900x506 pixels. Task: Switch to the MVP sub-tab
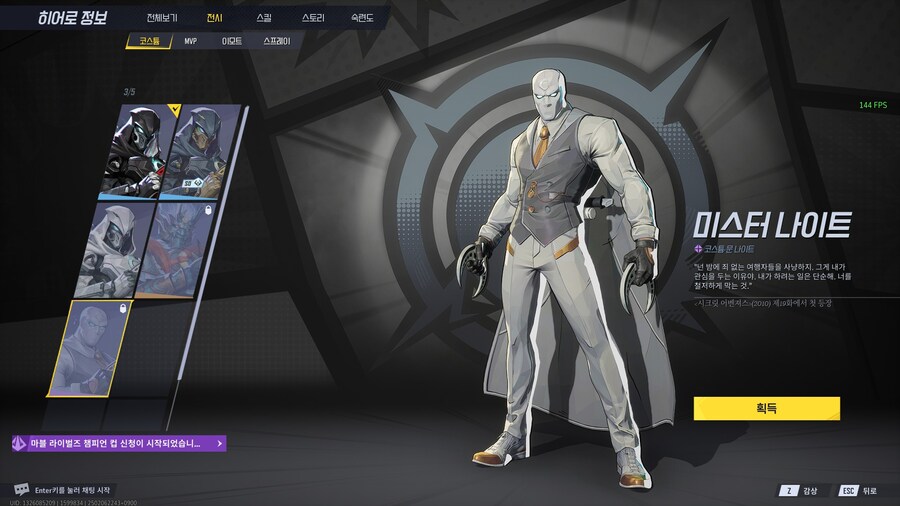click(x=191, y=42)
